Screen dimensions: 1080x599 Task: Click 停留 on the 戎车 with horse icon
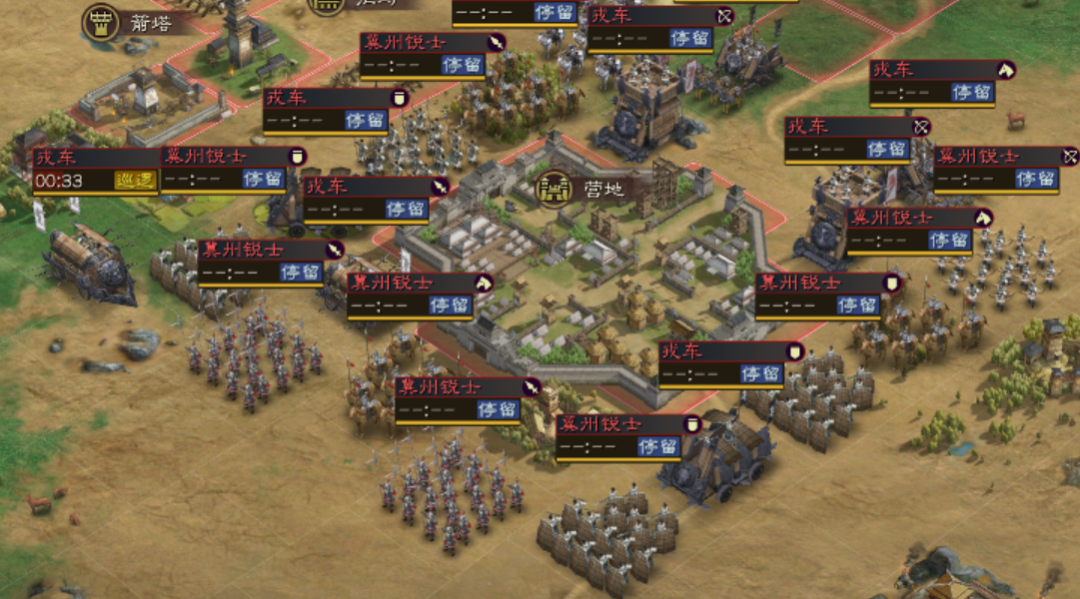tap(971, 92)
